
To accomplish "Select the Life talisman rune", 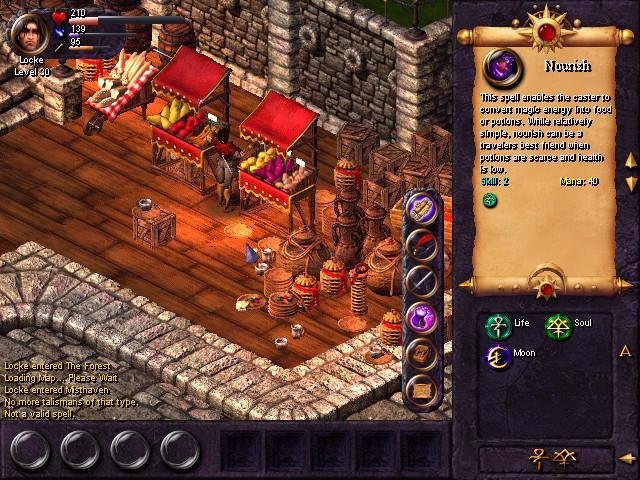I will [496, 324].
